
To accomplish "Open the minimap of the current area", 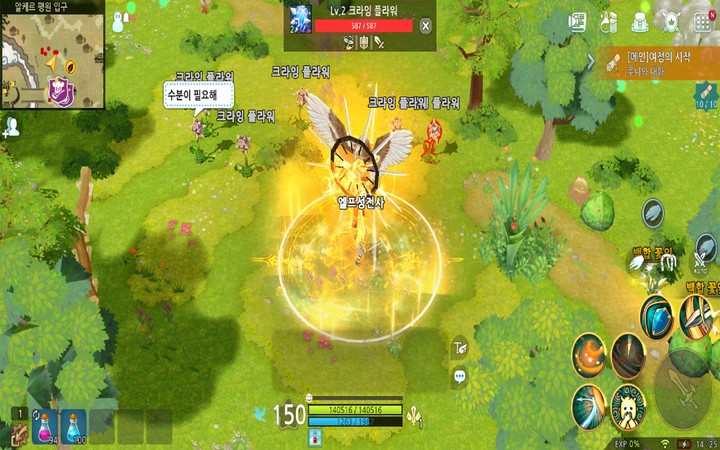I will click(x=50, y=59).
